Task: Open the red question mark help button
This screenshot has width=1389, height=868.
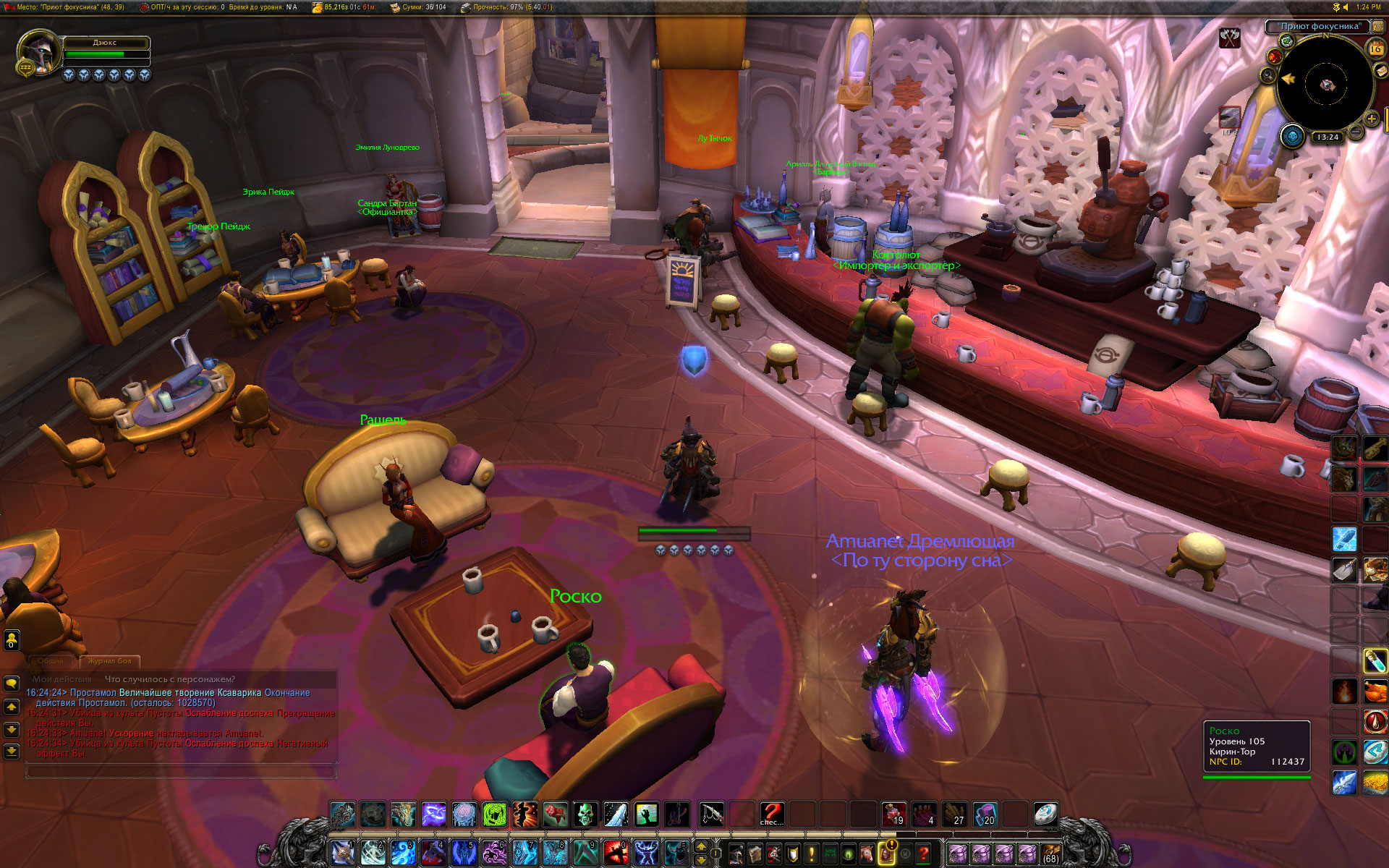Action: 923,854
